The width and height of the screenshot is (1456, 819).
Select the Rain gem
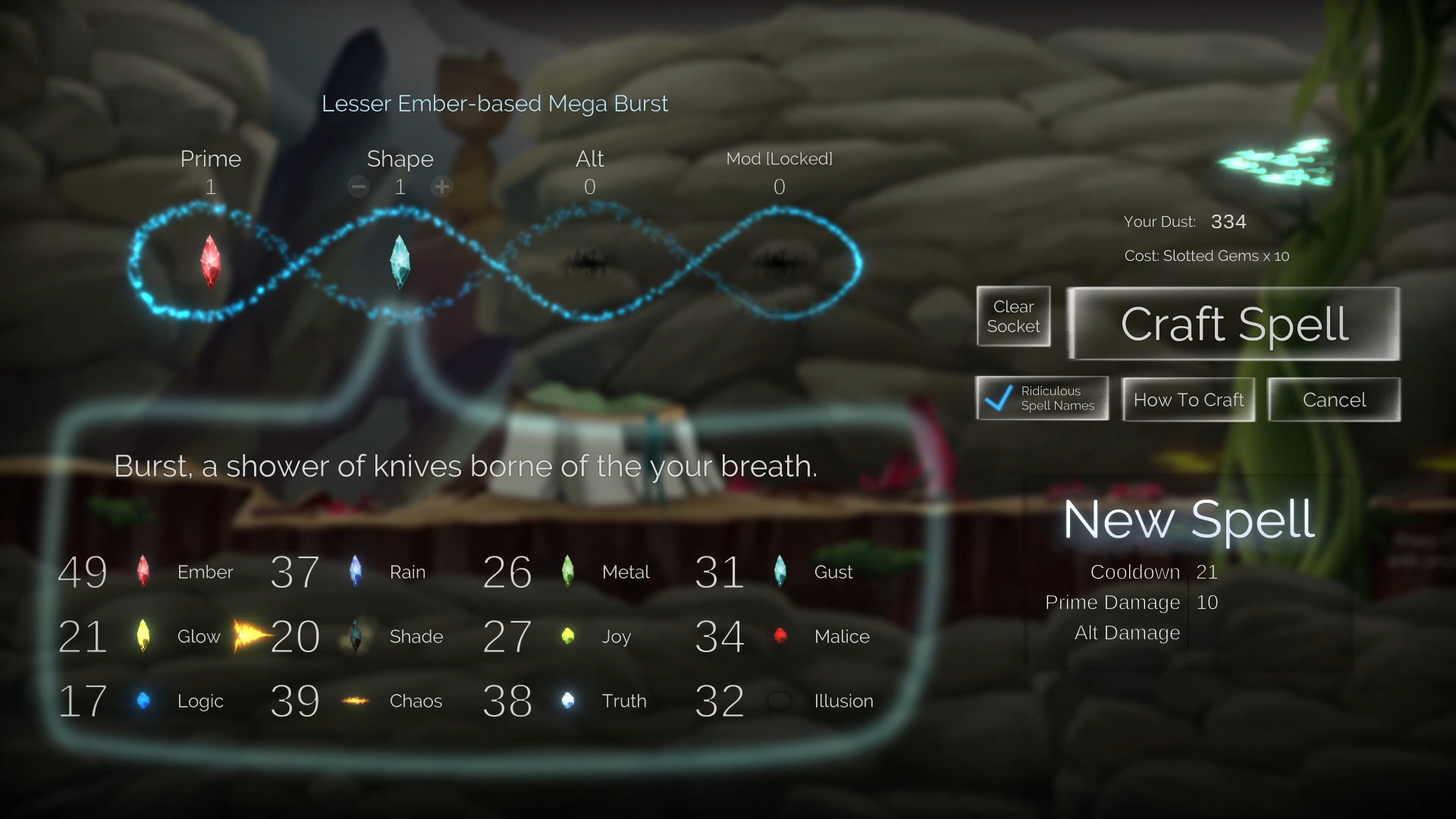[x=356, y=572]
